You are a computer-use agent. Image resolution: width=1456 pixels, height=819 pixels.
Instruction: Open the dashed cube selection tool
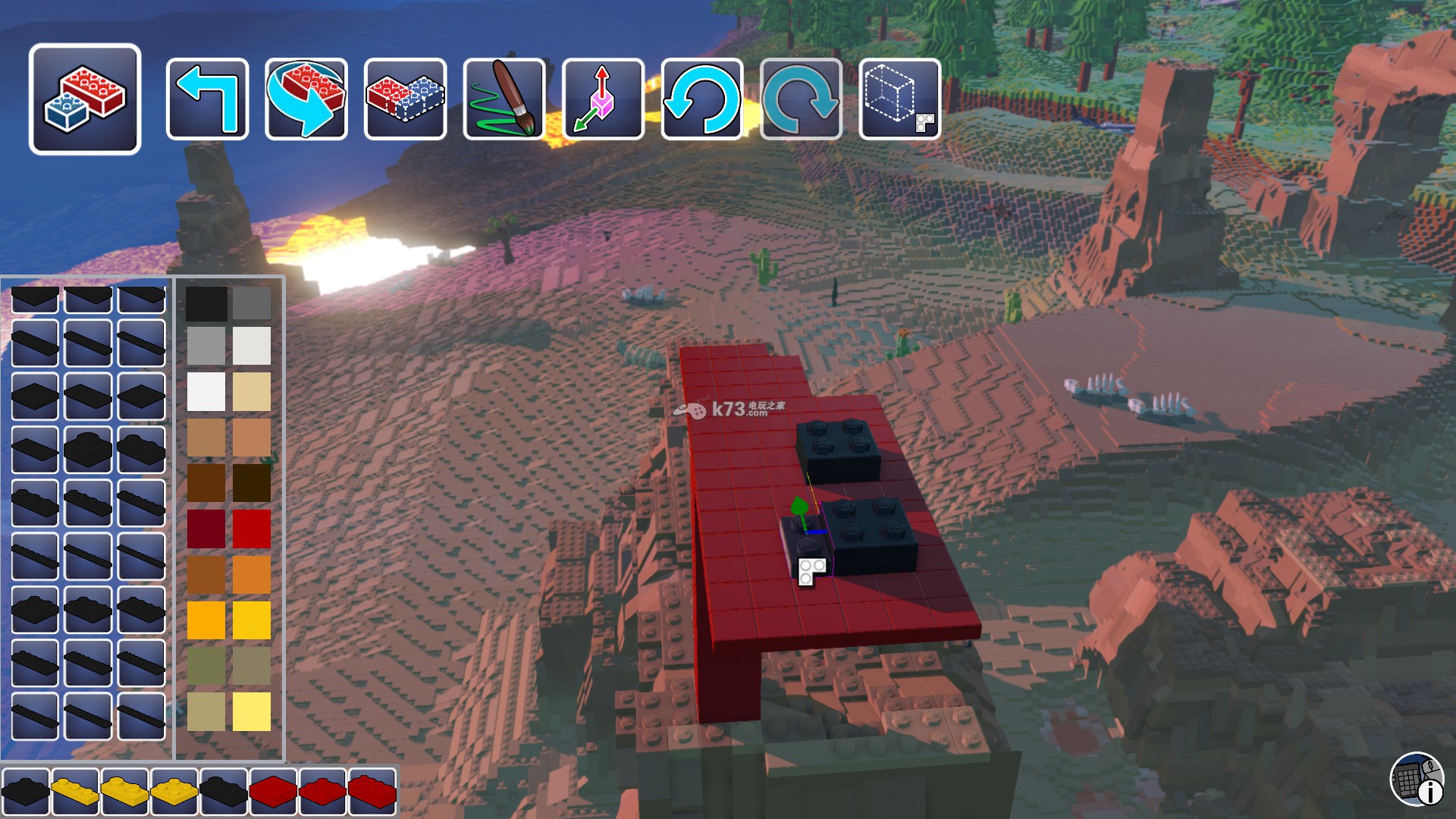(x=900, y=99)
